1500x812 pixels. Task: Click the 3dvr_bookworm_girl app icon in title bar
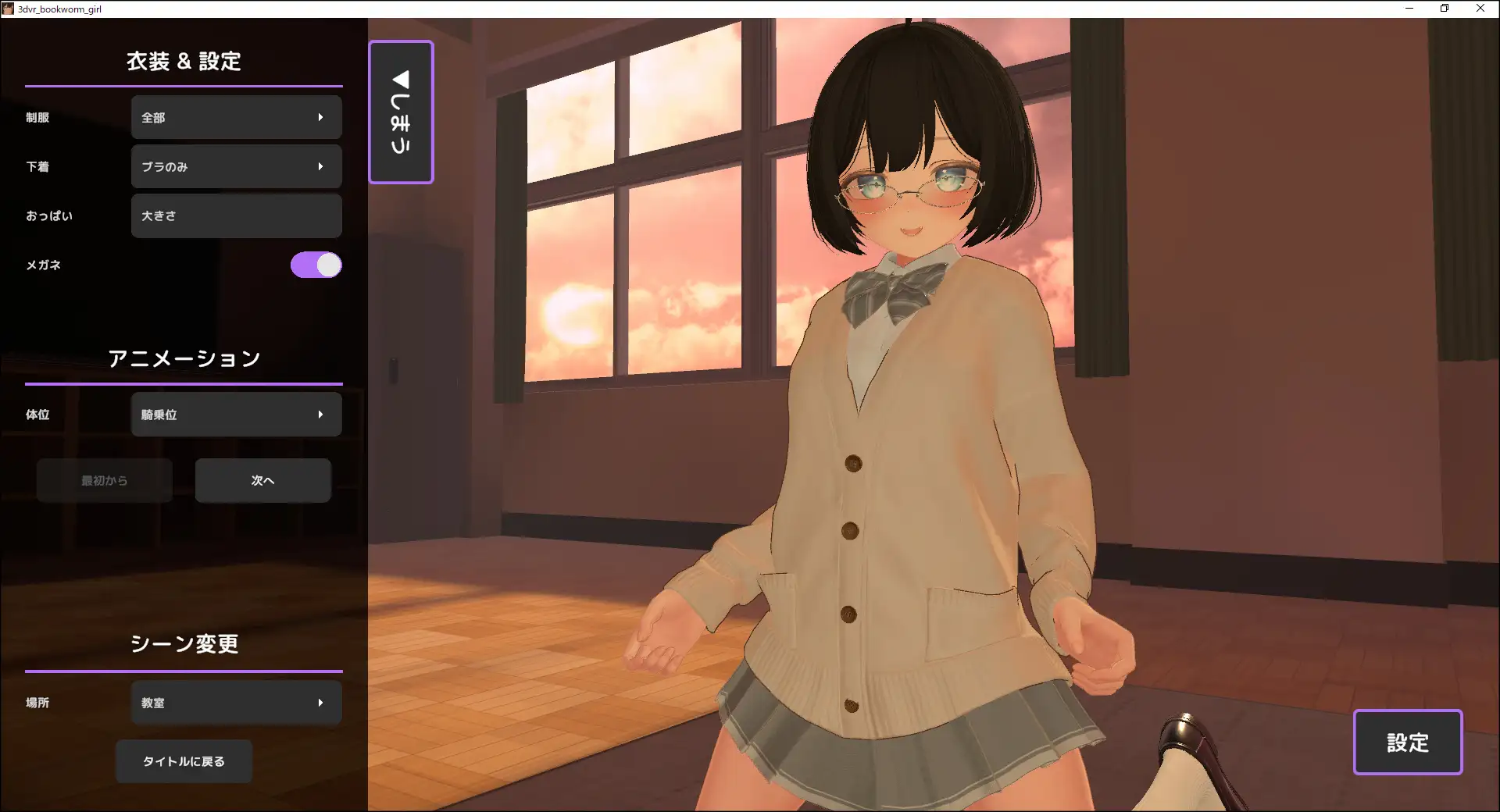[8, 9]
